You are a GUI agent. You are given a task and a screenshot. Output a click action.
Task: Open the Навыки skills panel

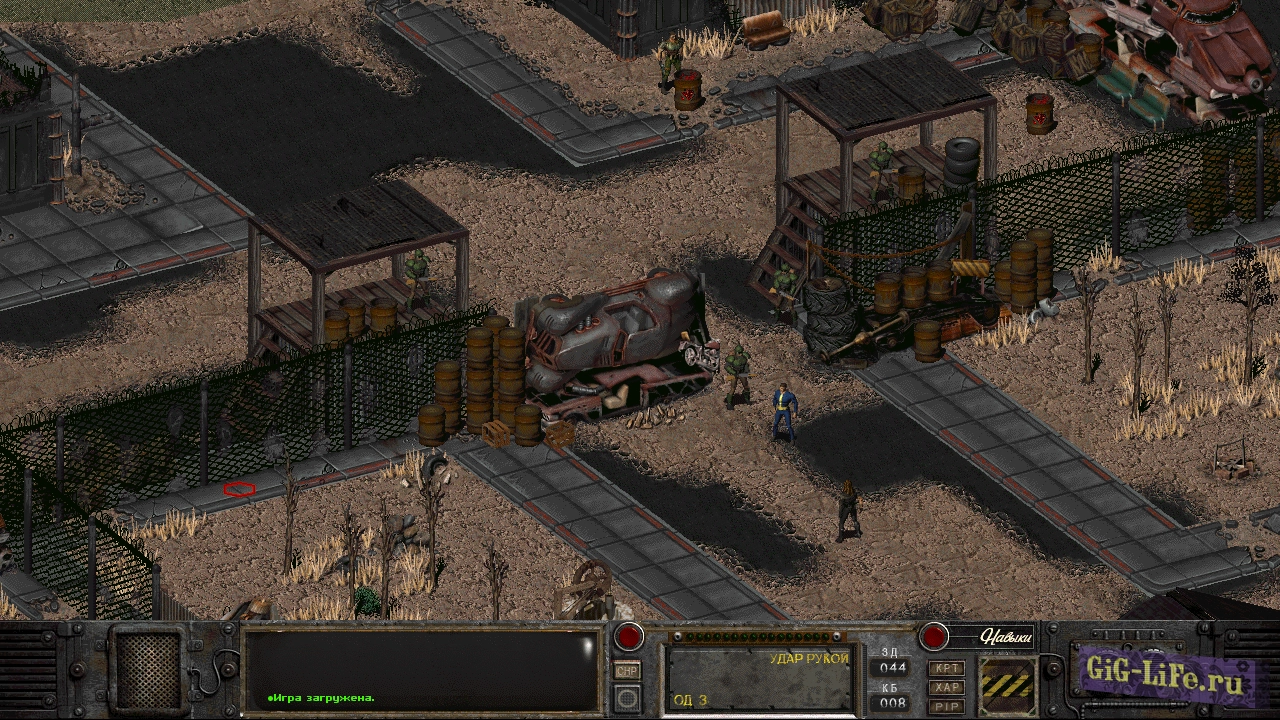click(x=991, y=636)
